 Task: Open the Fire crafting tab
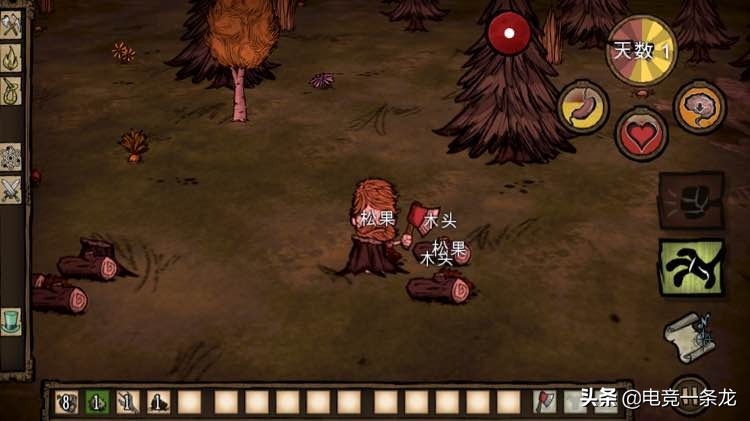(x=11, y=58)
